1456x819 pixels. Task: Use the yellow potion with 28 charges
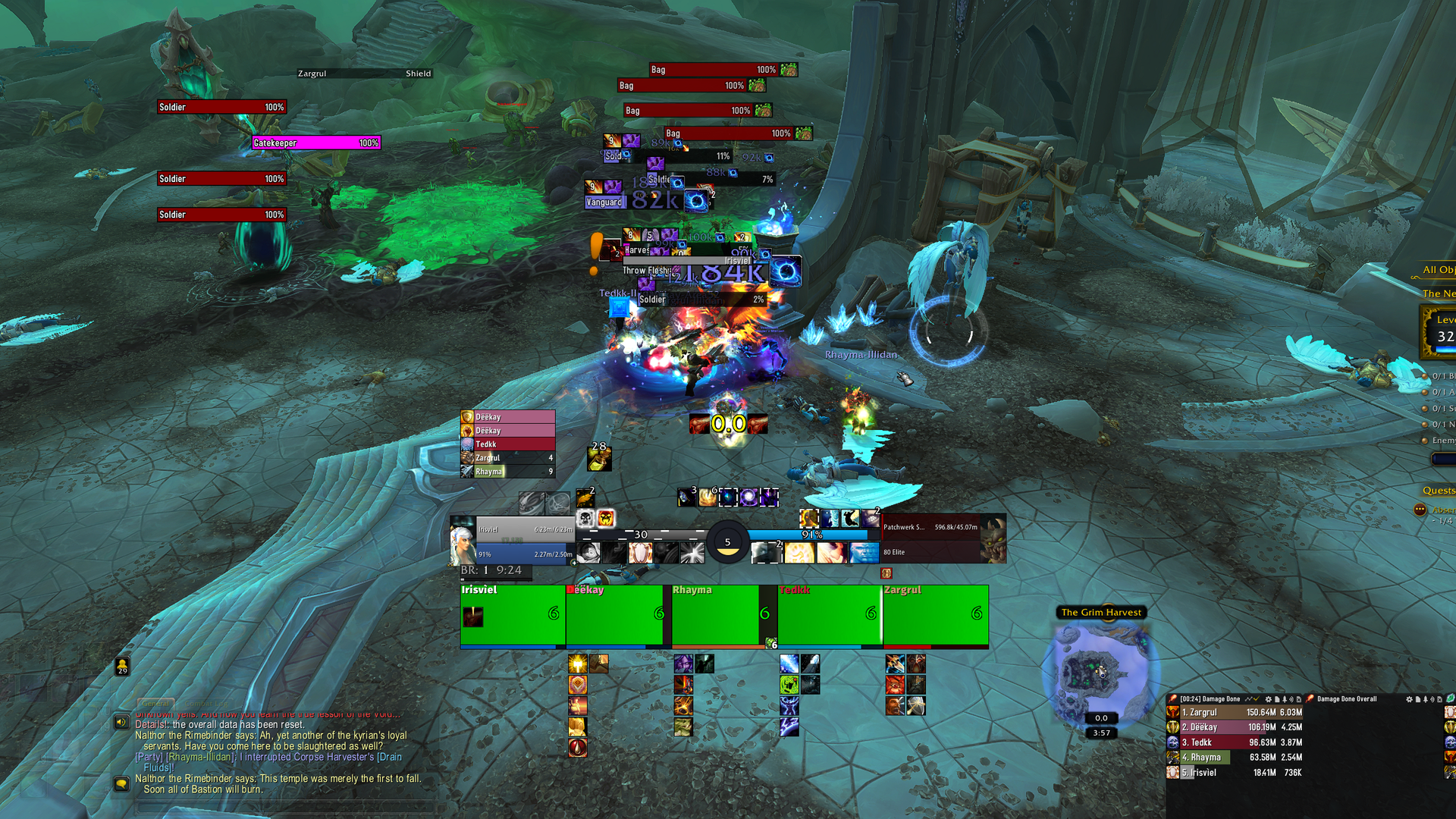pos(599,458)
